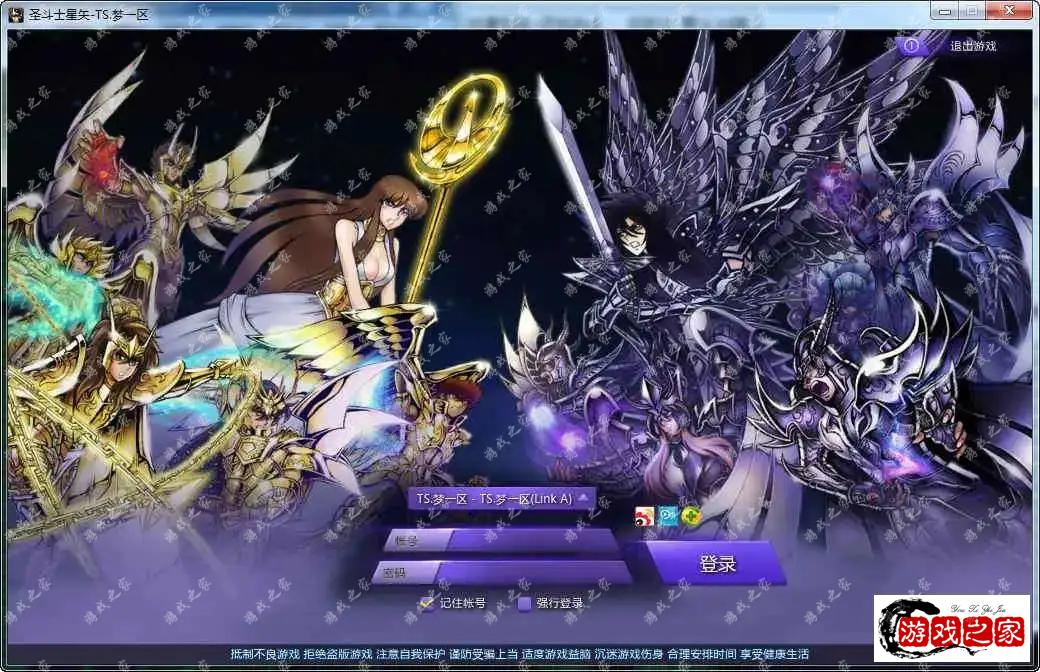The height and width of the screenshot is (672, 1040).
Task: Select the 帐号 account input field
Action: pyautogui.click(x=530, y=541)
